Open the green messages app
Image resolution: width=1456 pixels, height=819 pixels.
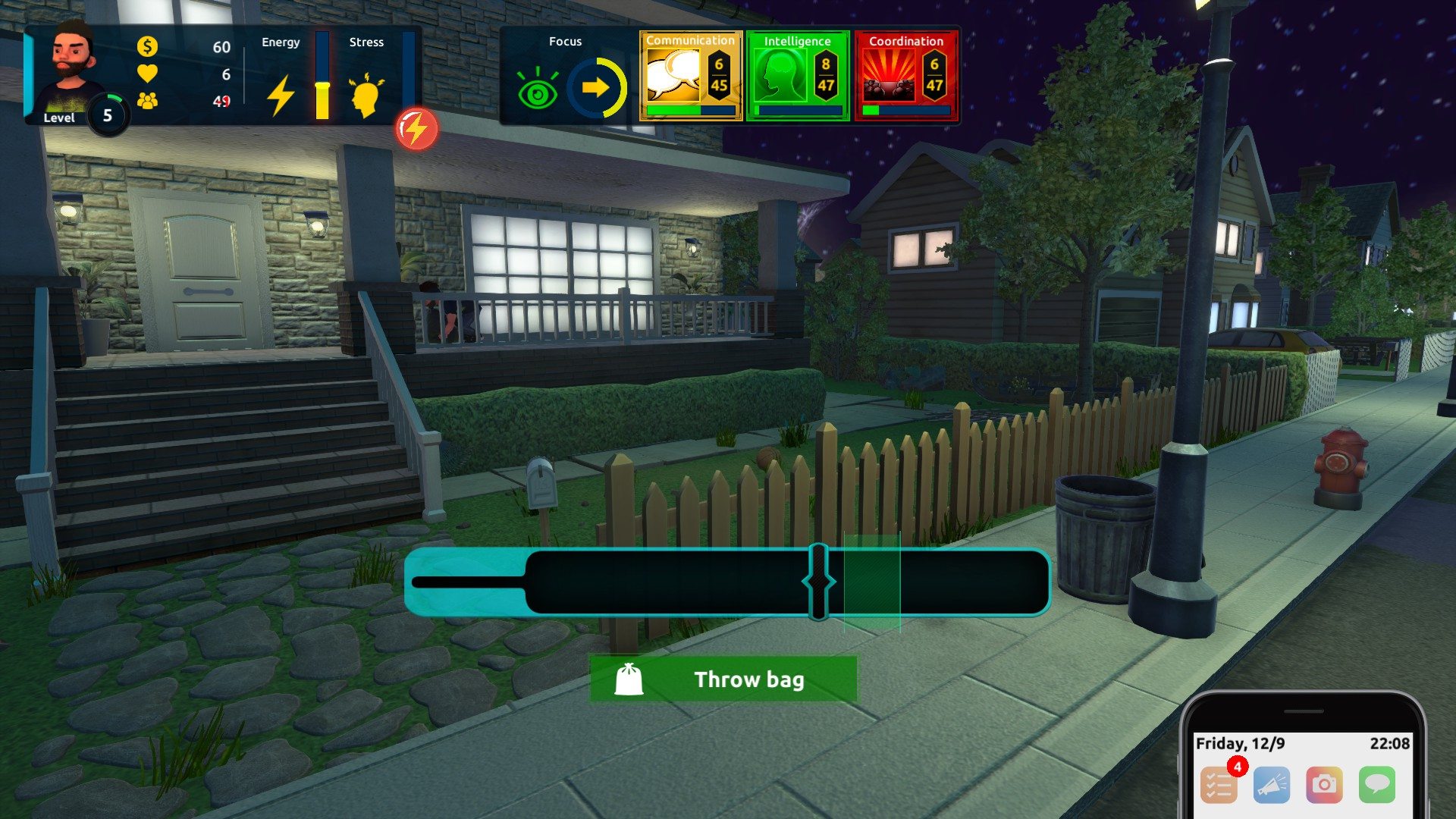coord(1377,784)
